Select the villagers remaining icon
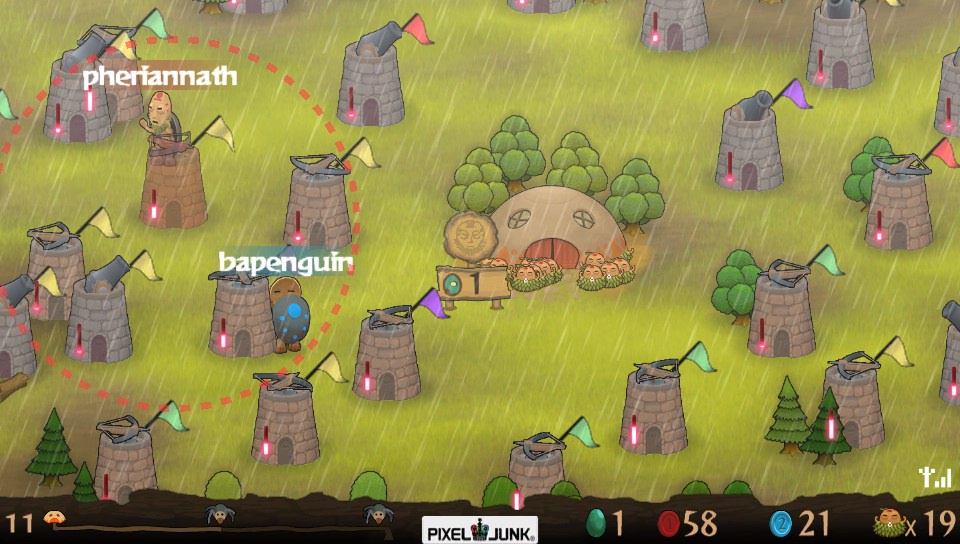Viewport: 960px width, 544px height. point(892,524)
